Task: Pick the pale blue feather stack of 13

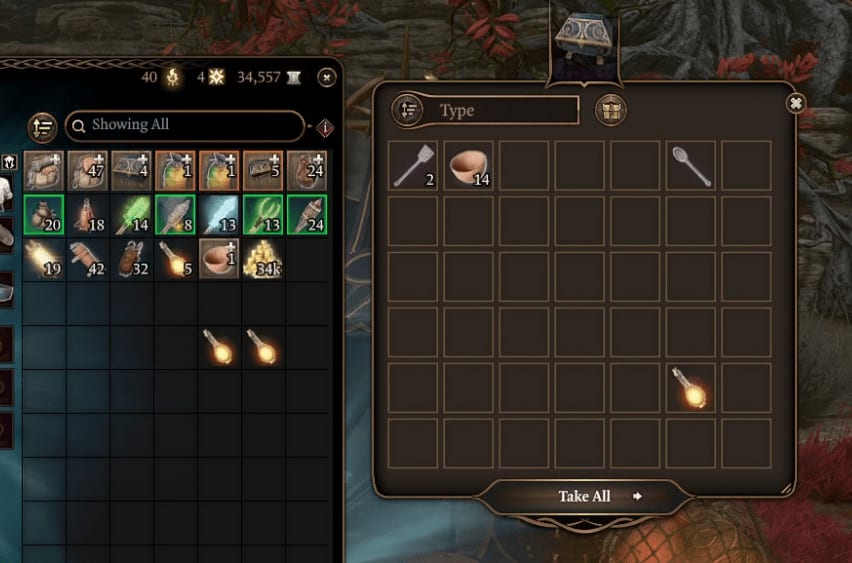Action: click(x=219, y=214)
